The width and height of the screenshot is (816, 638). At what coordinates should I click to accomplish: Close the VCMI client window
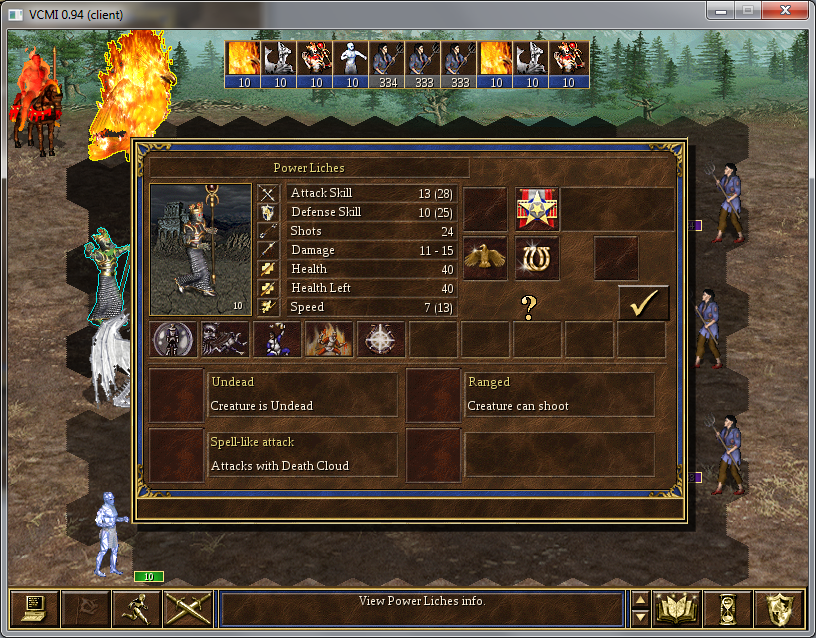[783, 9]
